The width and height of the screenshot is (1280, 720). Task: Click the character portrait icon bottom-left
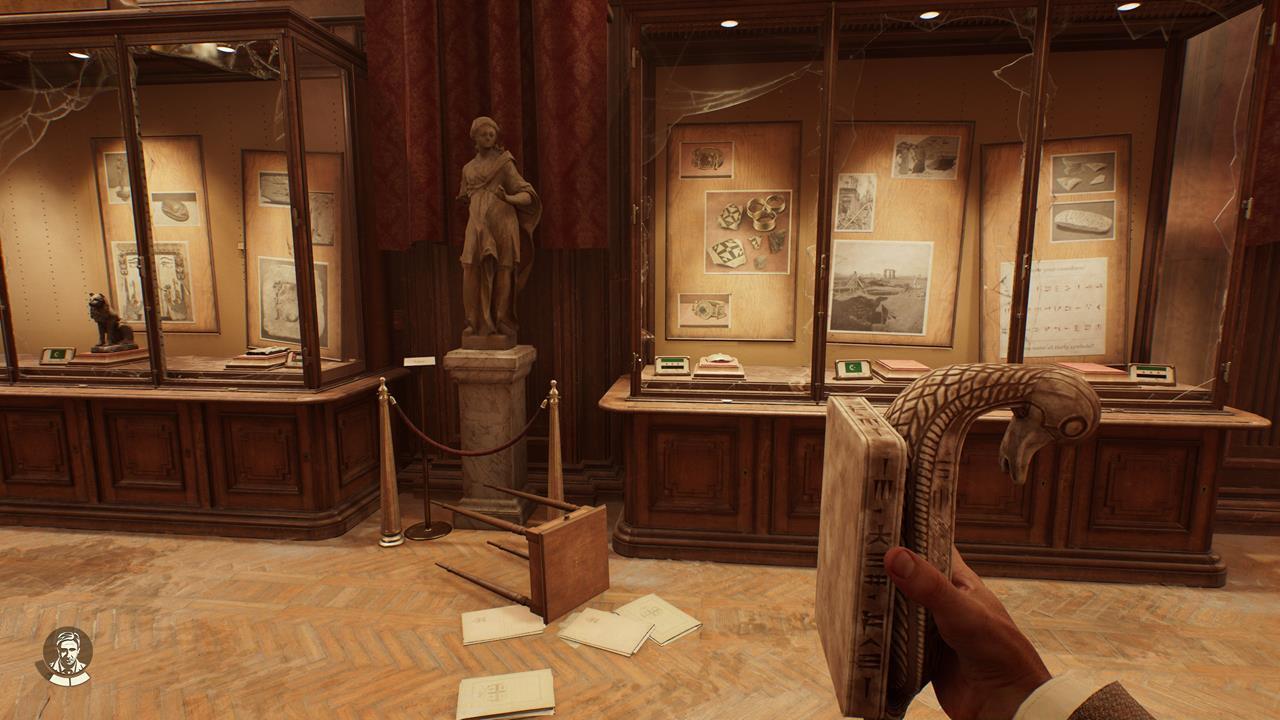(66, 651)
